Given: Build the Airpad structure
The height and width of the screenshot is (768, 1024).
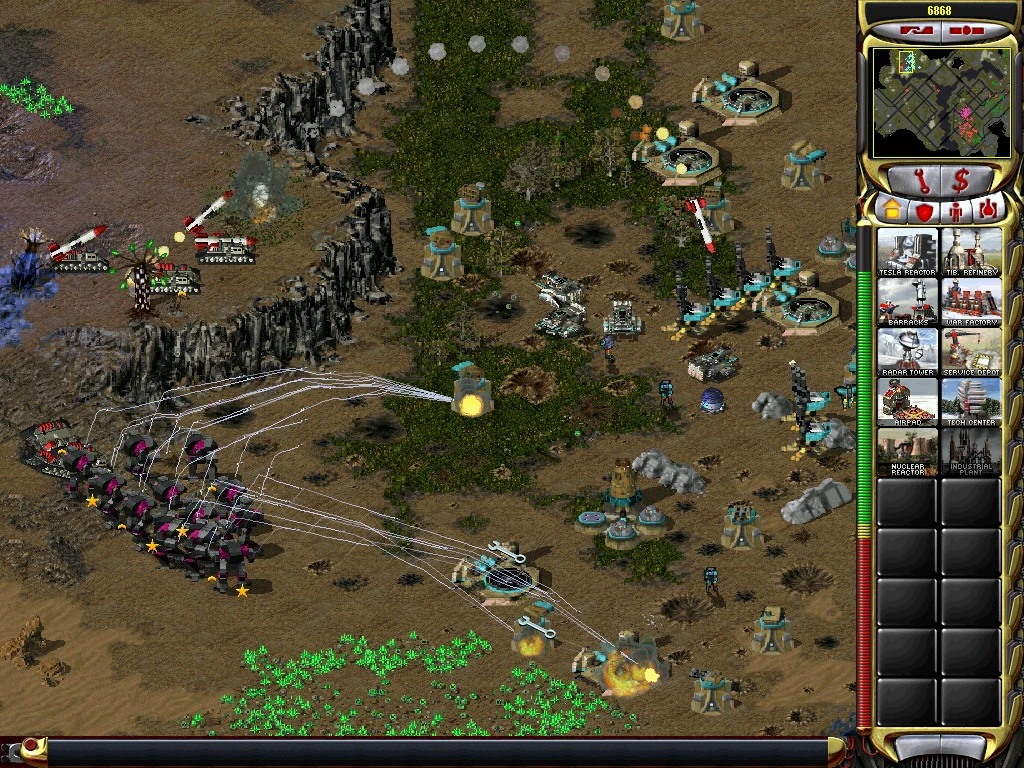Looking at the screenshot, I should (x=908, y=402).
